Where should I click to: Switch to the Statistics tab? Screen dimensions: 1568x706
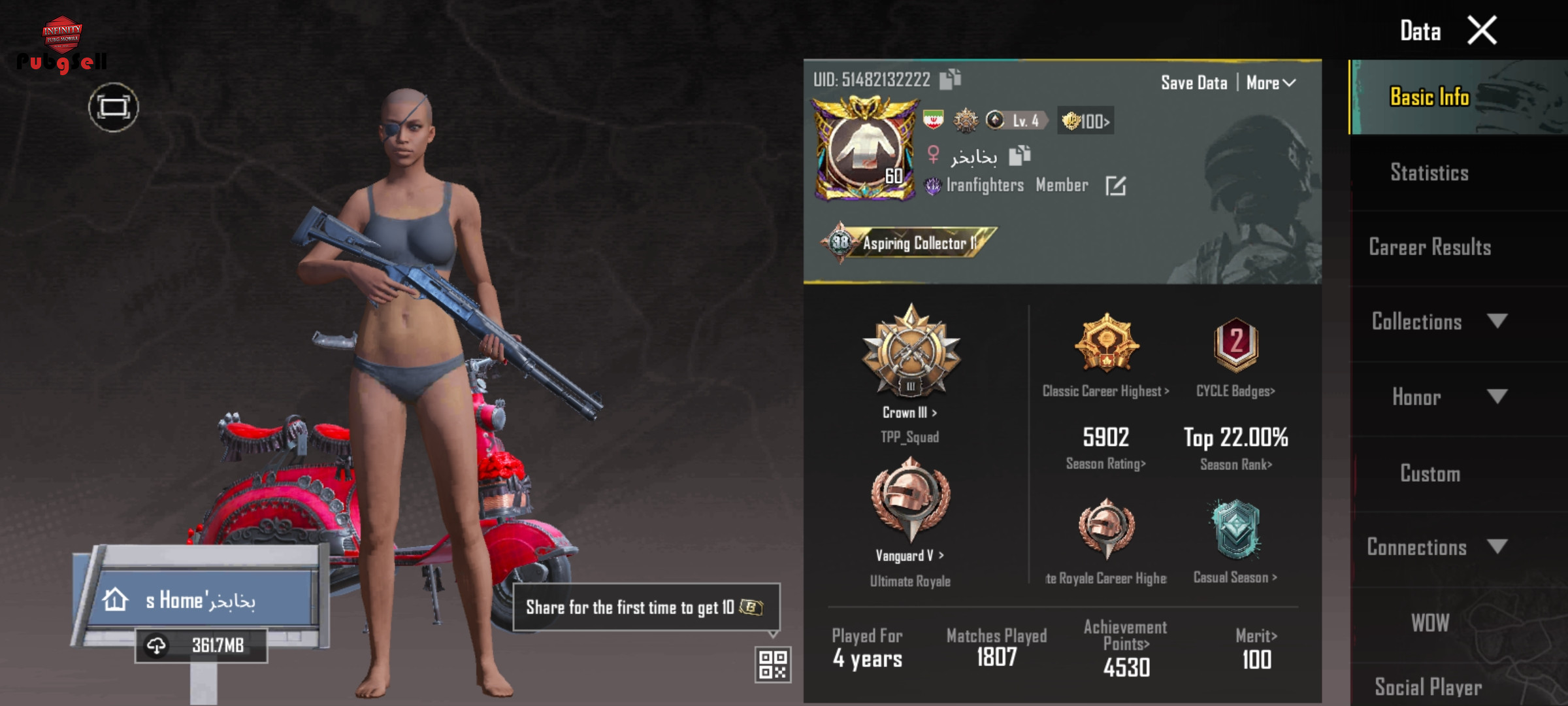(x=1429, y=173)
